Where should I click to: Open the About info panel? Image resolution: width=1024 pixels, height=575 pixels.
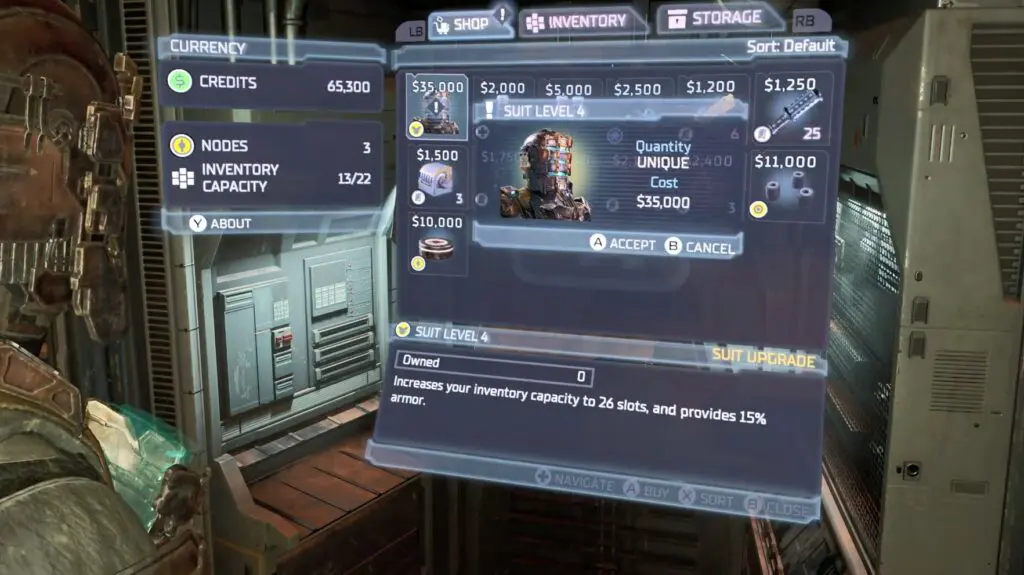pyautogui.click(x=222, y=223)
